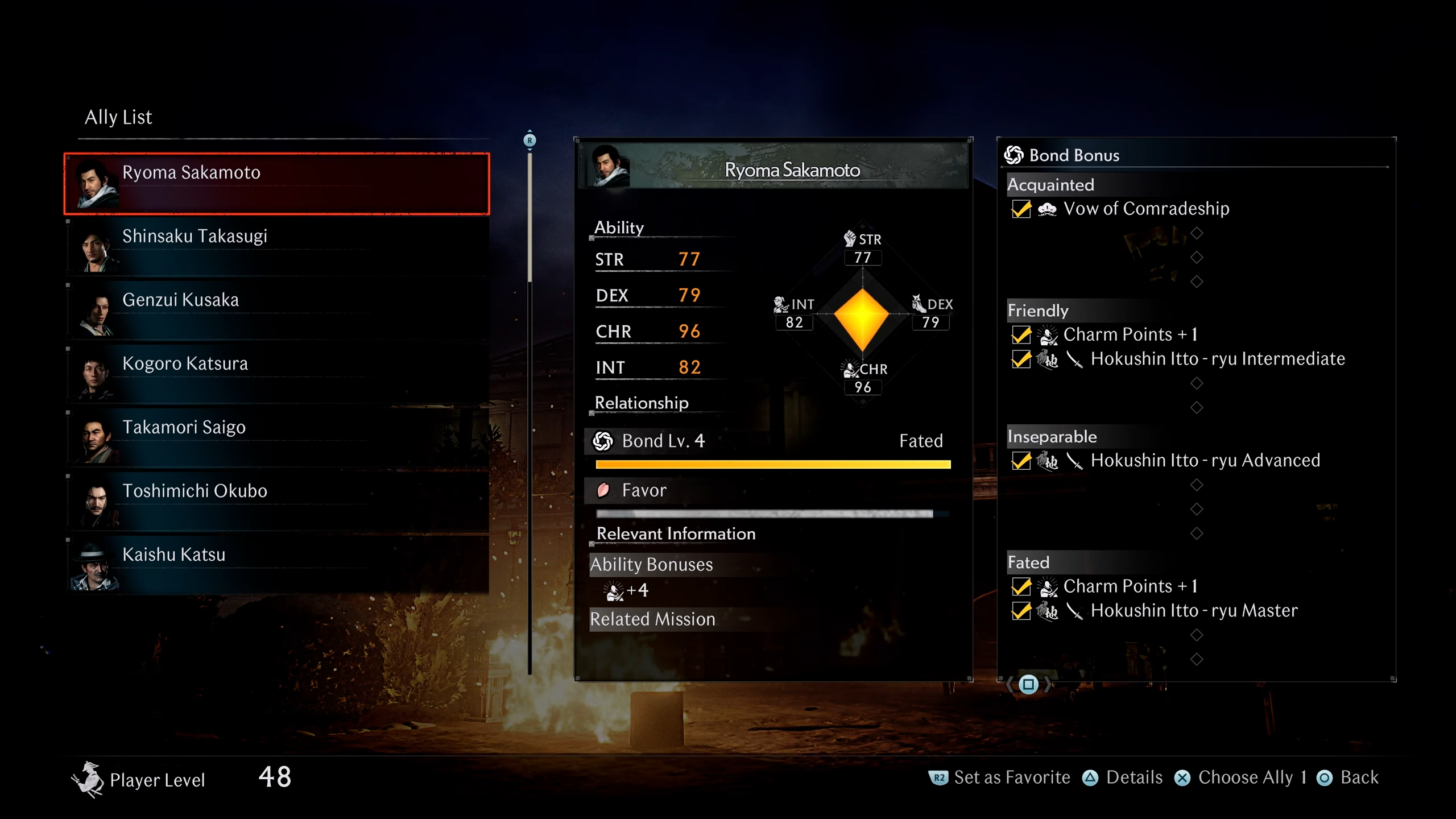This screenshot has height=819, width=1456.
Task: Select Hokushin Itto-ryu Master bonus
Action: (x=1193, y=611)
